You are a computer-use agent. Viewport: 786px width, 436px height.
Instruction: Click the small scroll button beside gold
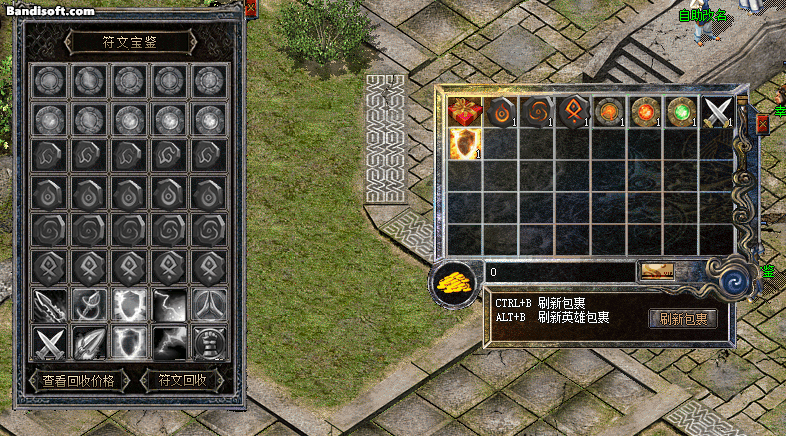tap(656, 271)
